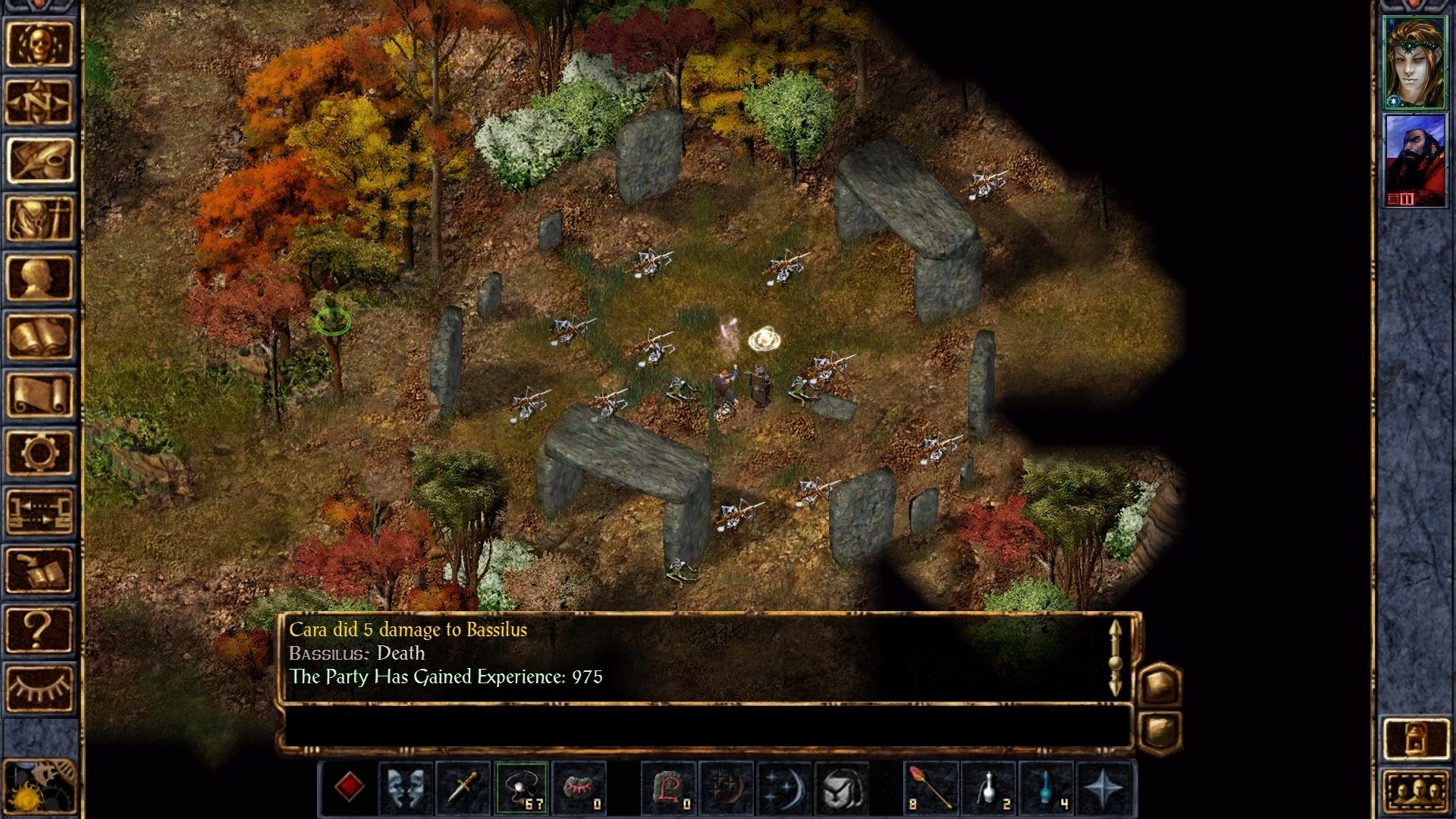Select the bearded dwarf character portrait

(1415, 161)
